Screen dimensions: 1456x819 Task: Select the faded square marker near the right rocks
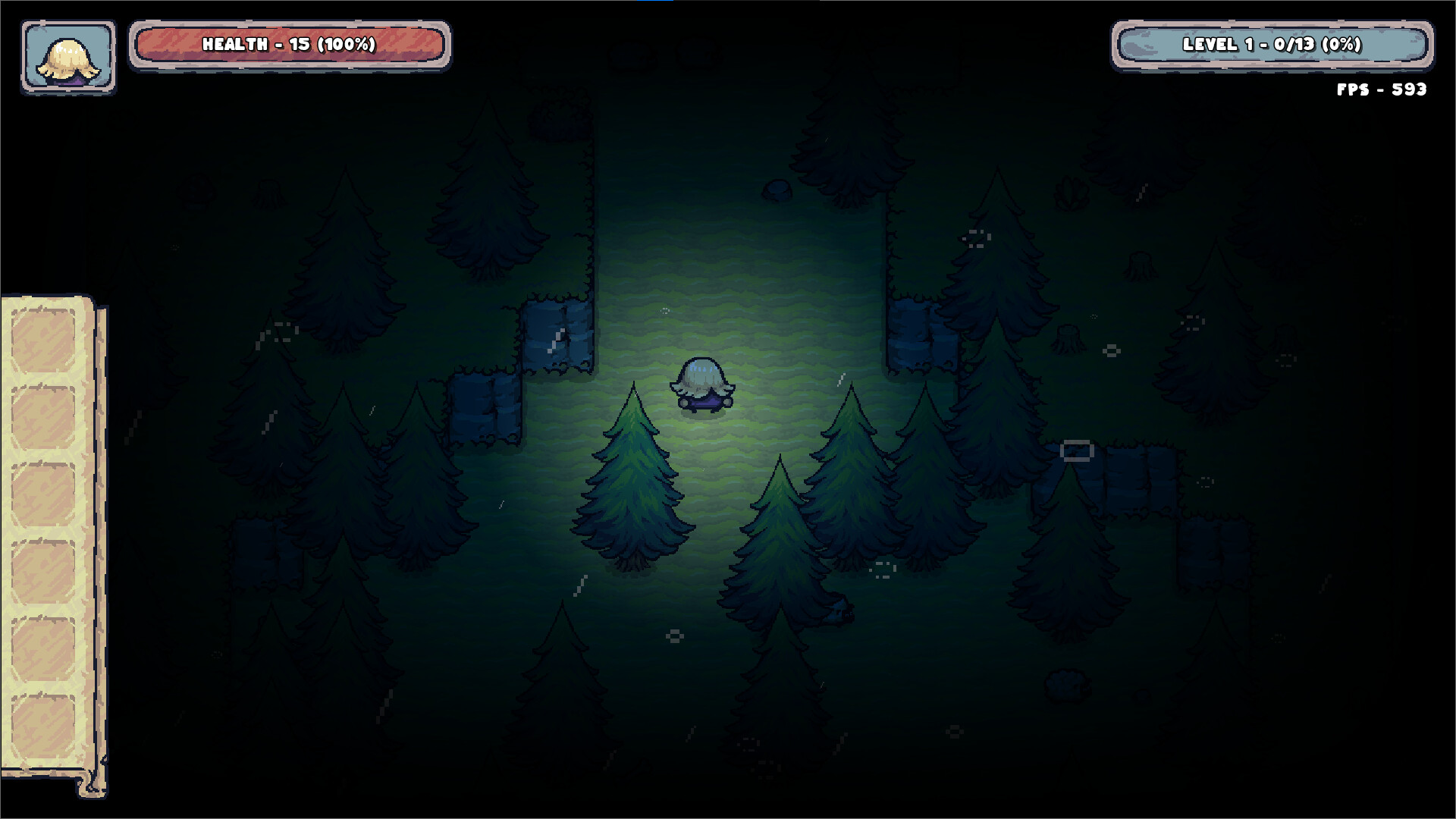1077,451
